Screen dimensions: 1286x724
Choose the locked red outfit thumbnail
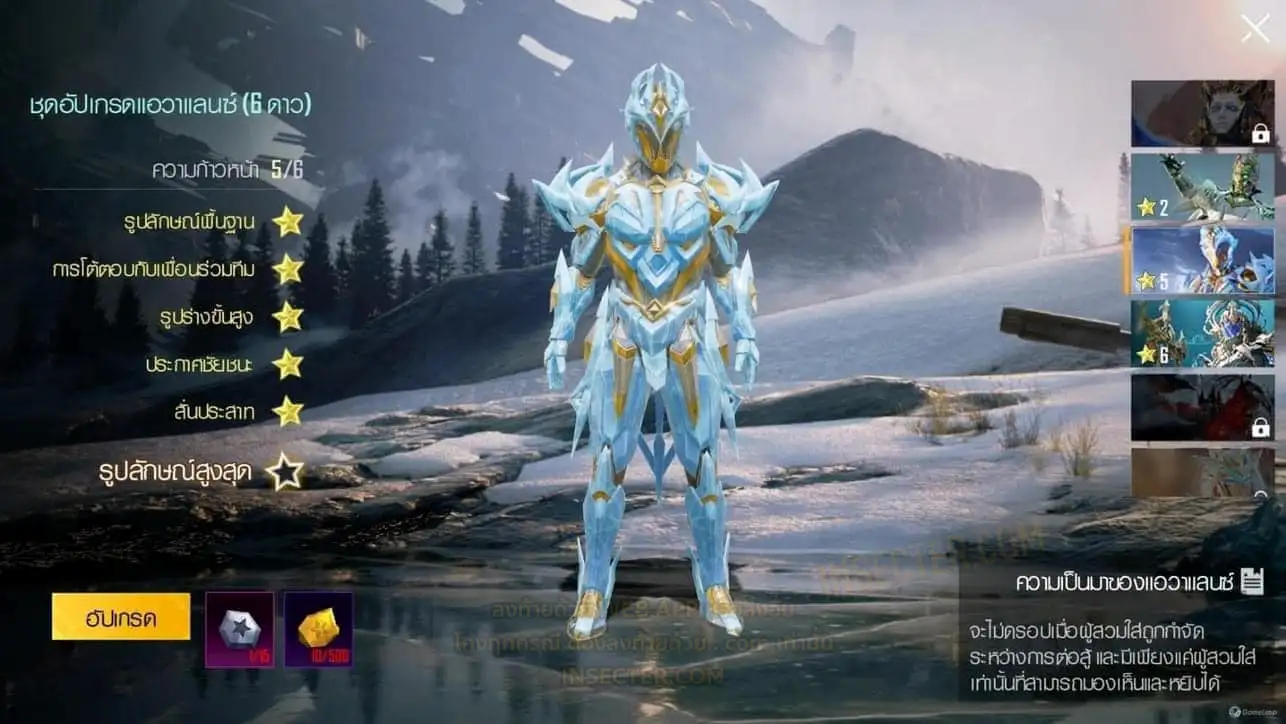click(1202, 407)
